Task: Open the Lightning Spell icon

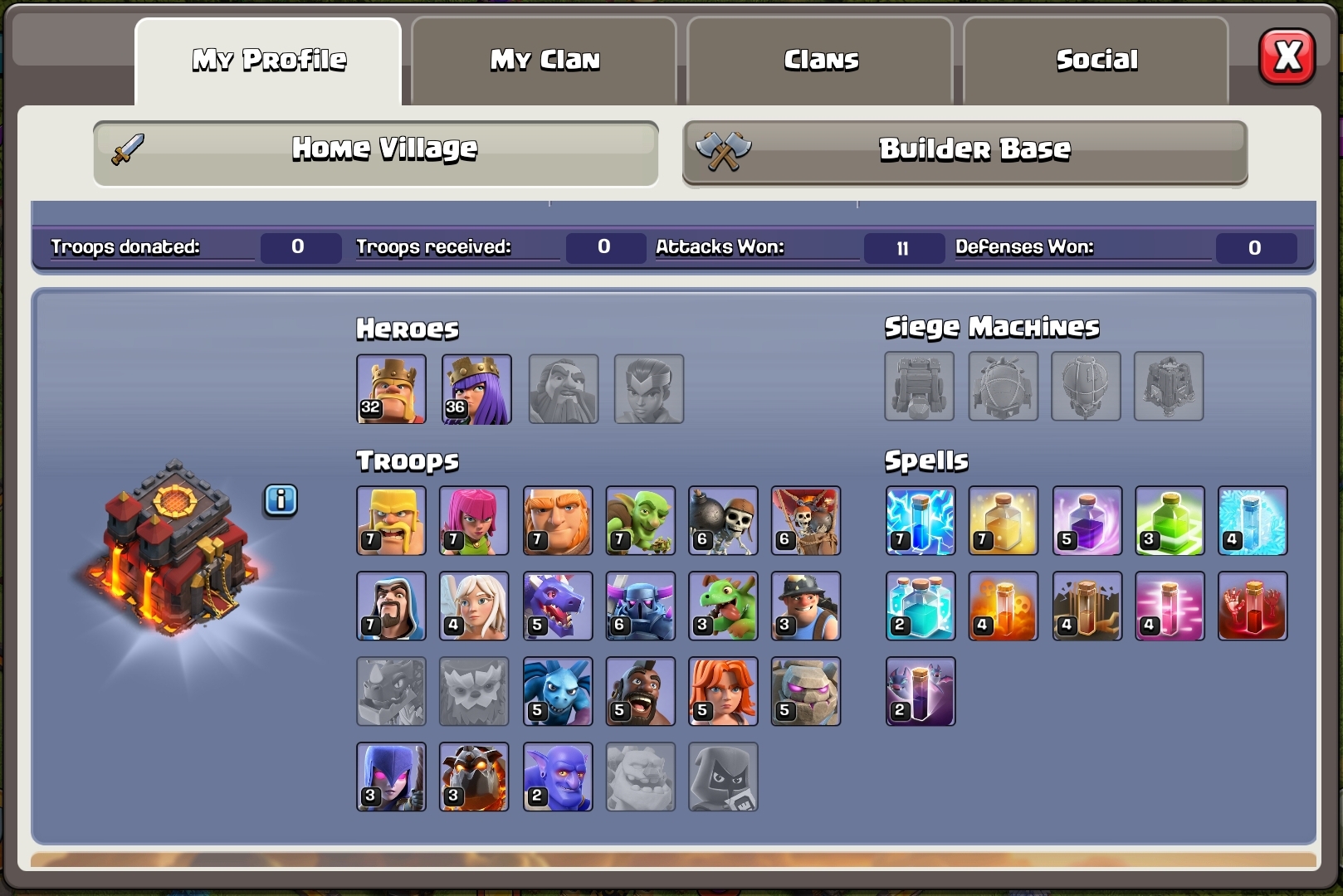Action: pyautogui.click(x=920, y=521)
